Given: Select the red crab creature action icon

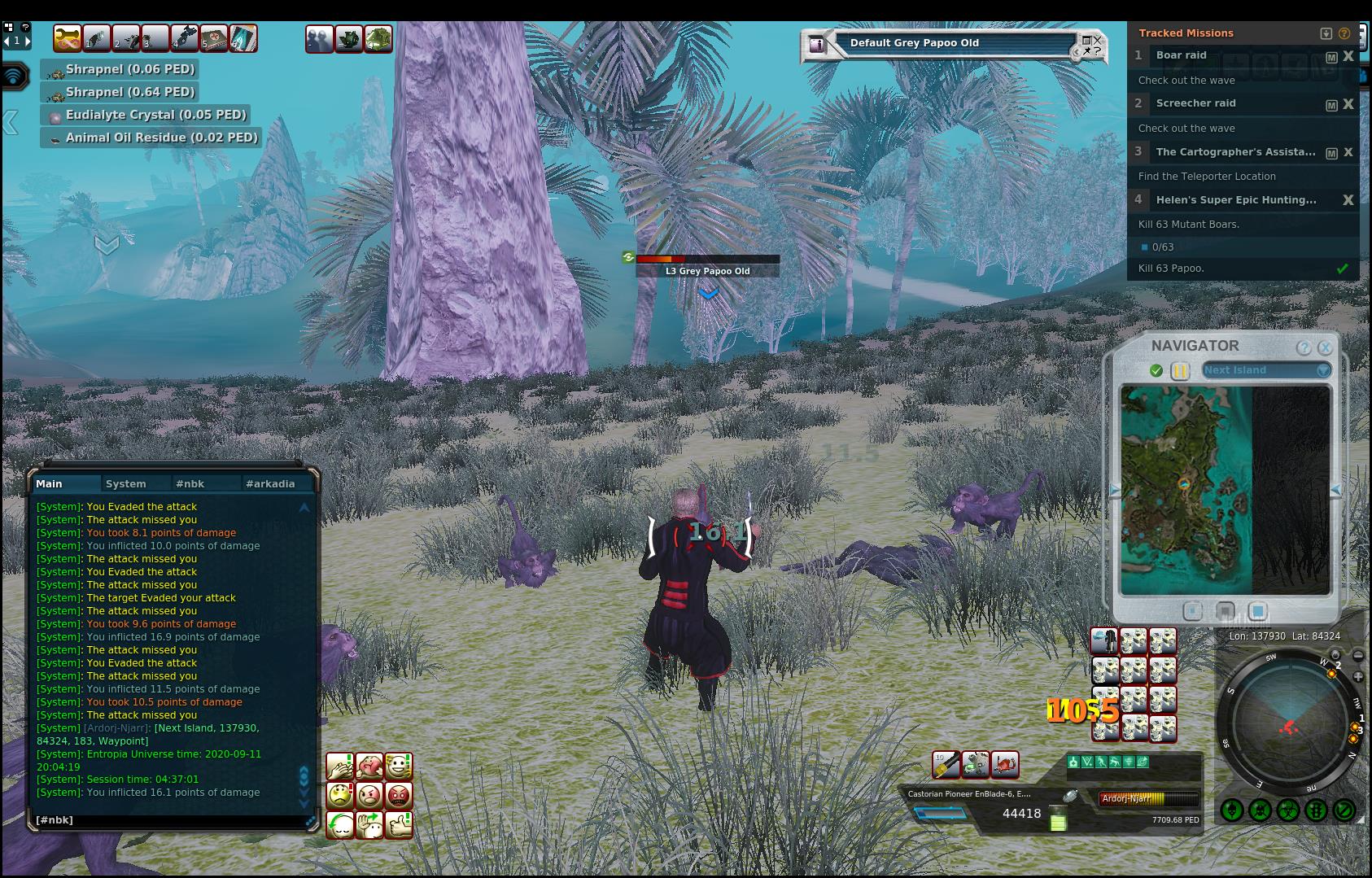Looking at the screenshot, I should coord(1006,764).
